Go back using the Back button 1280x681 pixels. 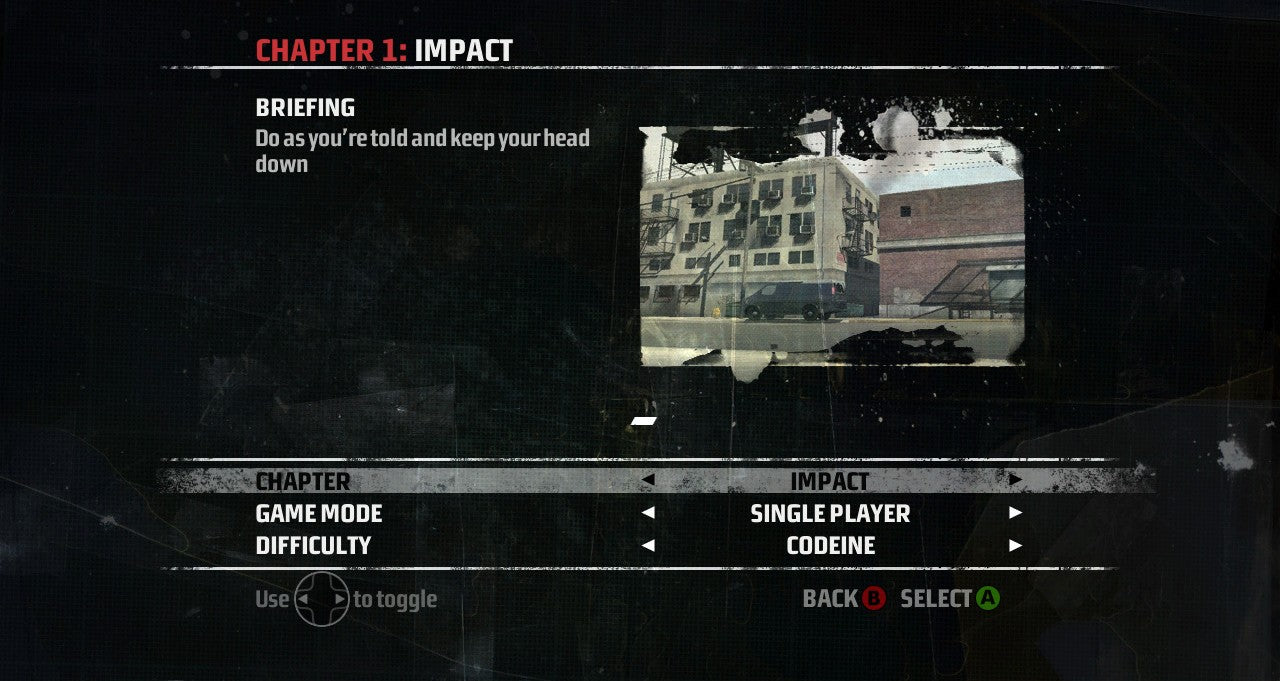(x=844, y=599)
